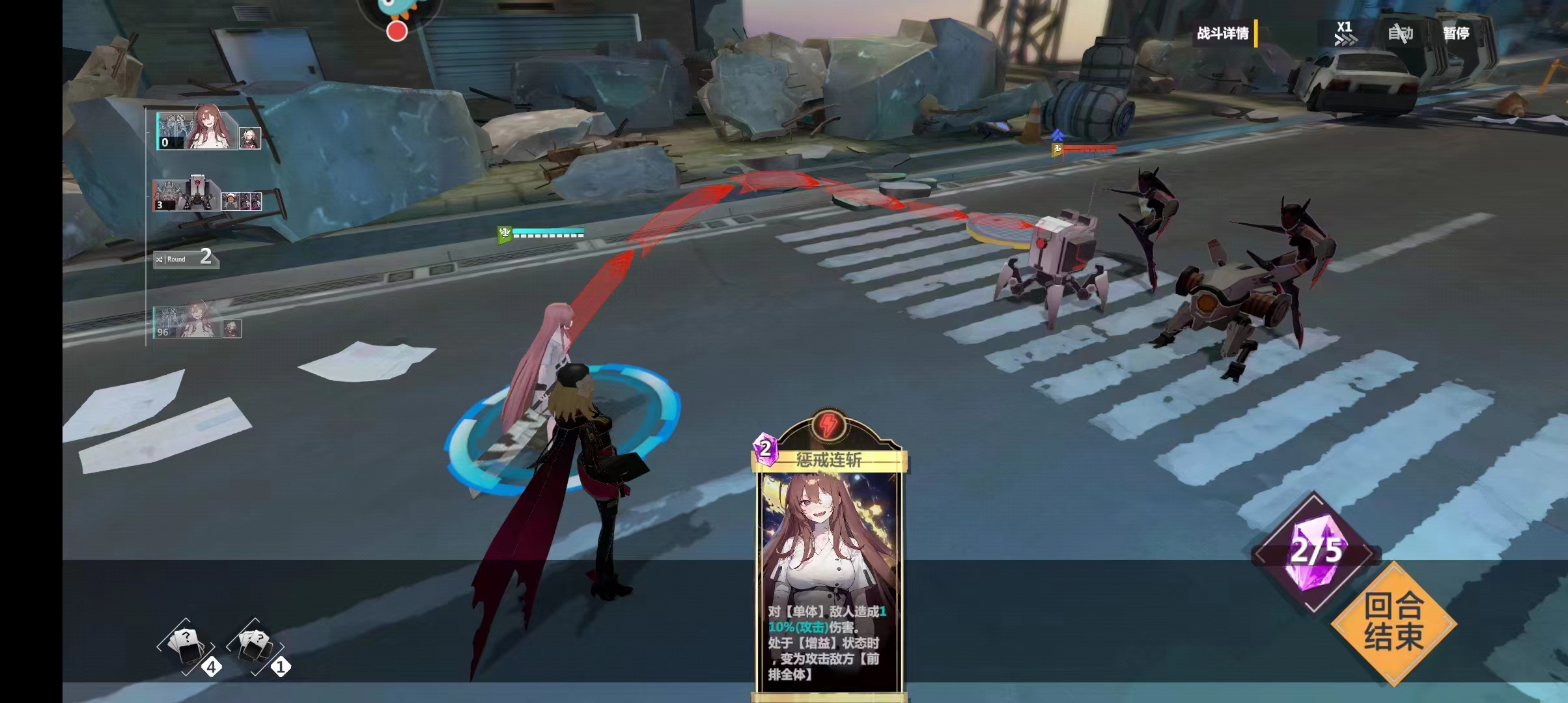Open the 战斗详情 battle details panel
The width and height of the screenshot is (1568, 703).
click(1224, 33)
